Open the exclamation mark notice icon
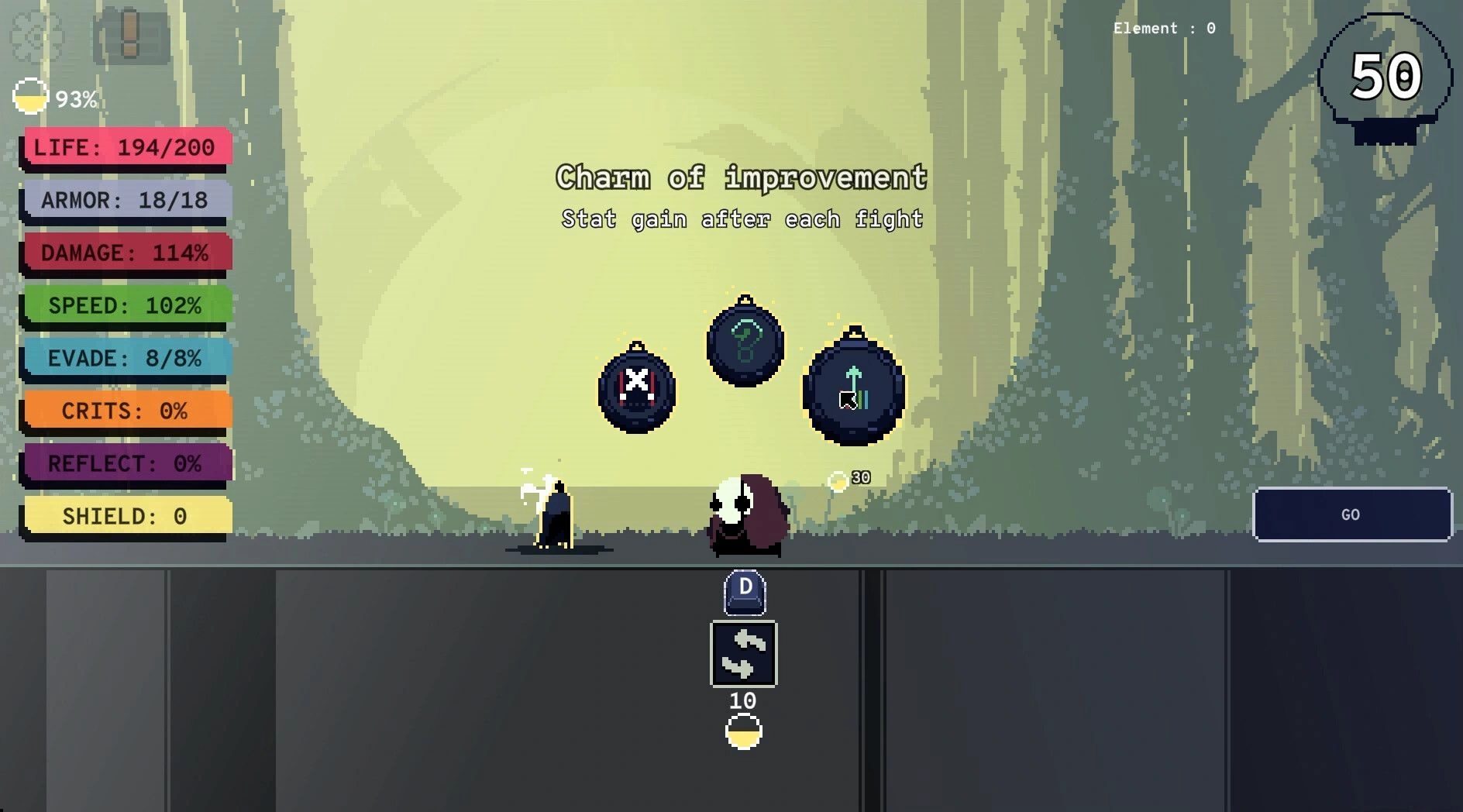Viewport: 1463px width, 812px height. [130, 35]
